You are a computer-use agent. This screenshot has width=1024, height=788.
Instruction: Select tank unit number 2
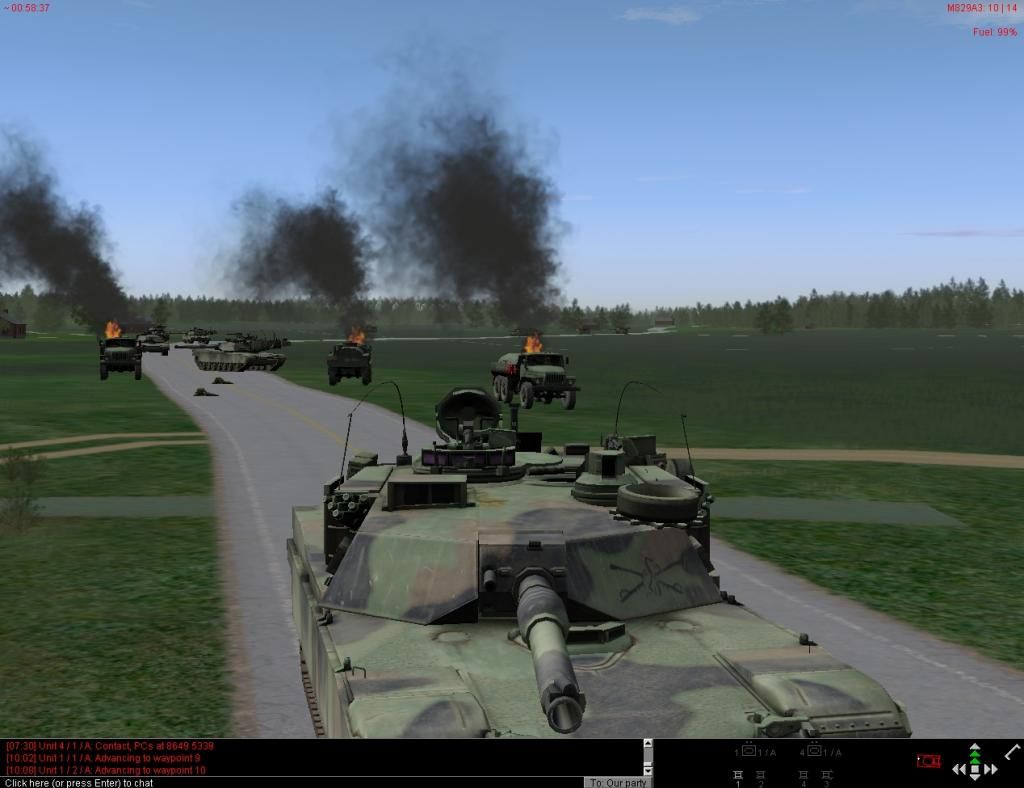(761, 776)
